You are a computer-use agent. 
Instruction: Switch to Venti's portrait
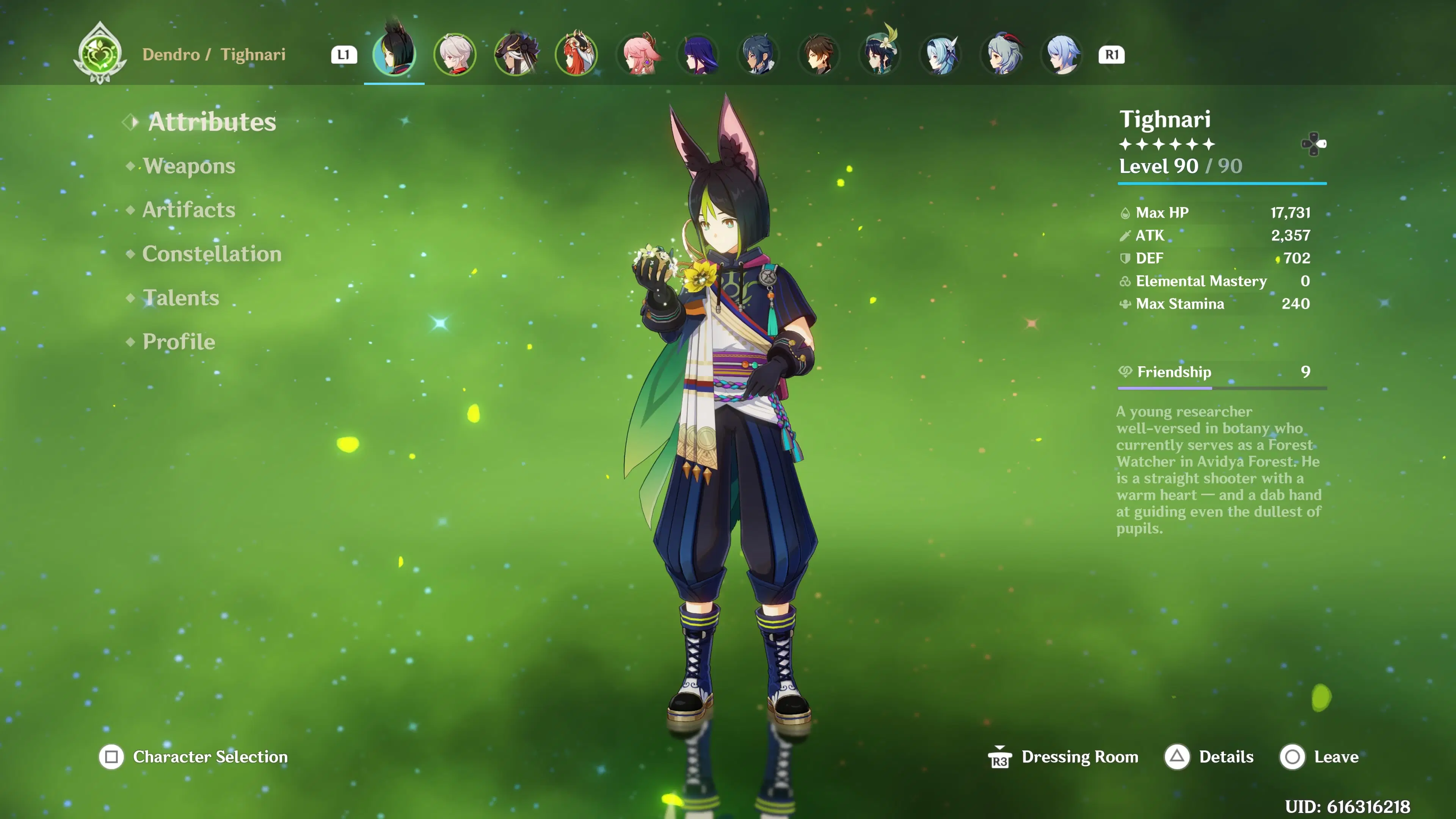880,54
